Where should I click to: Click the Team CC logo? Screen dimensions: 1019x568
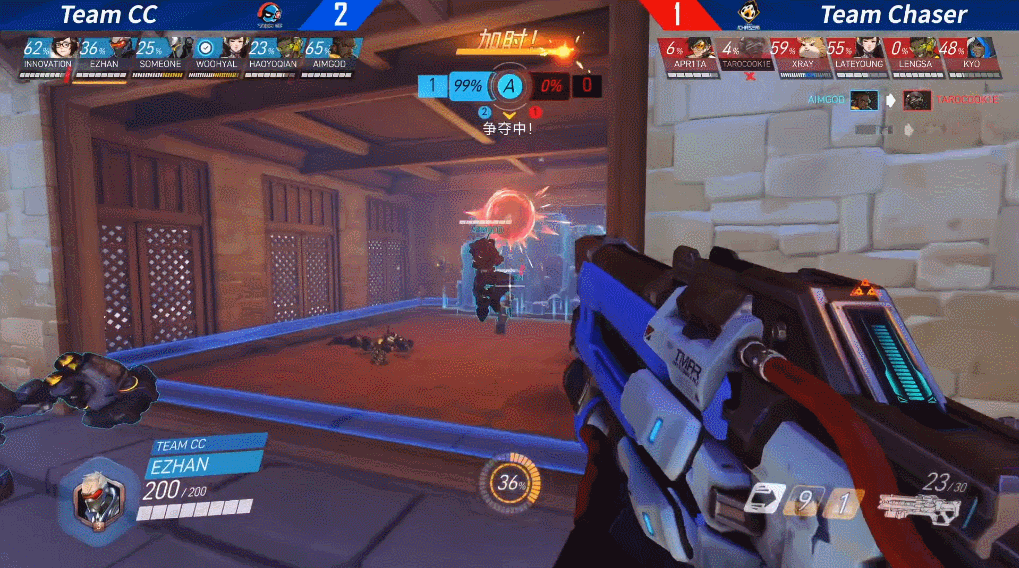(270, 13)
